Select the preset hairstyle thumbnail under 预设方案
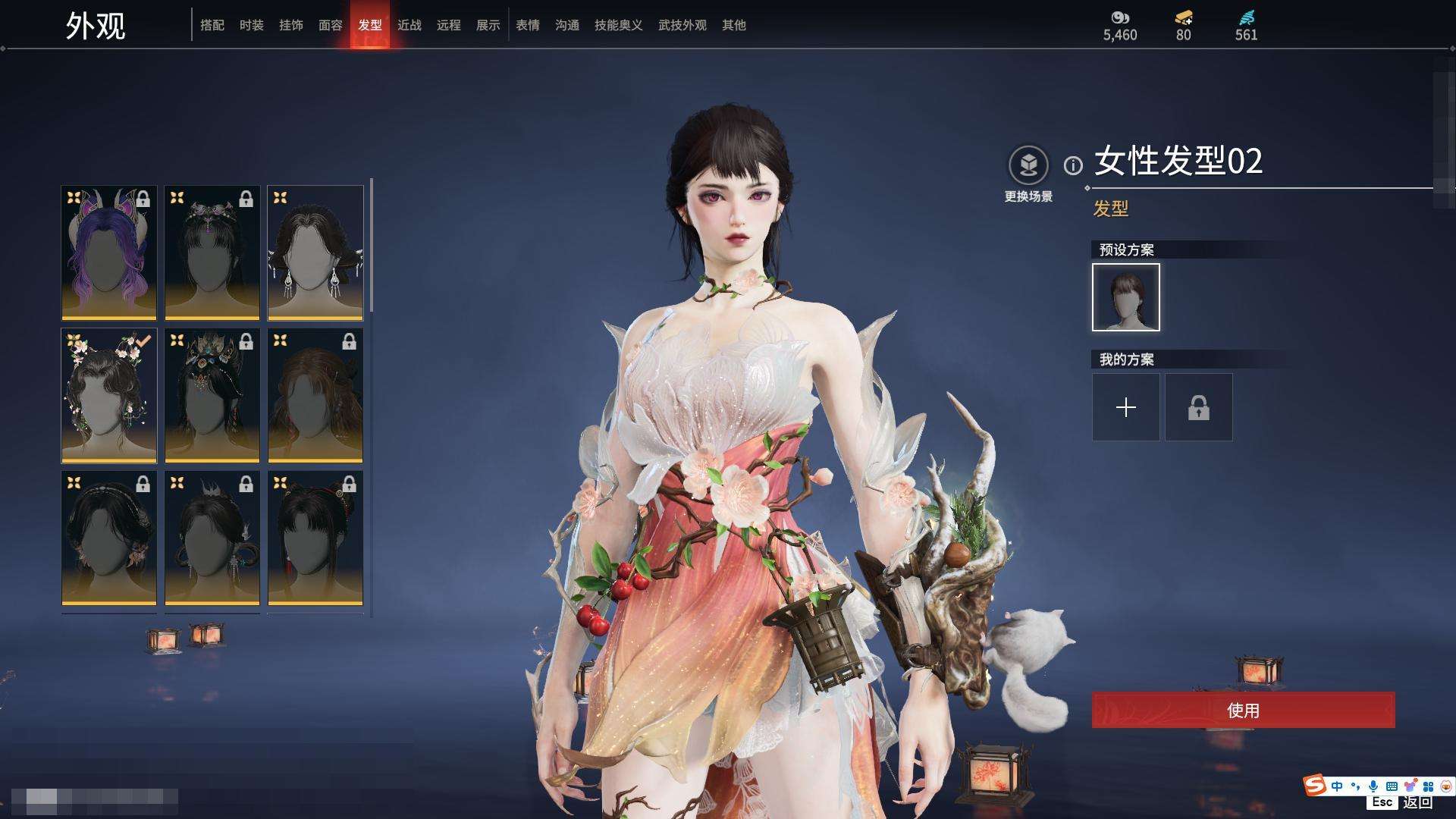This screenshot has height=819, width=1456. click(1126, 297)
